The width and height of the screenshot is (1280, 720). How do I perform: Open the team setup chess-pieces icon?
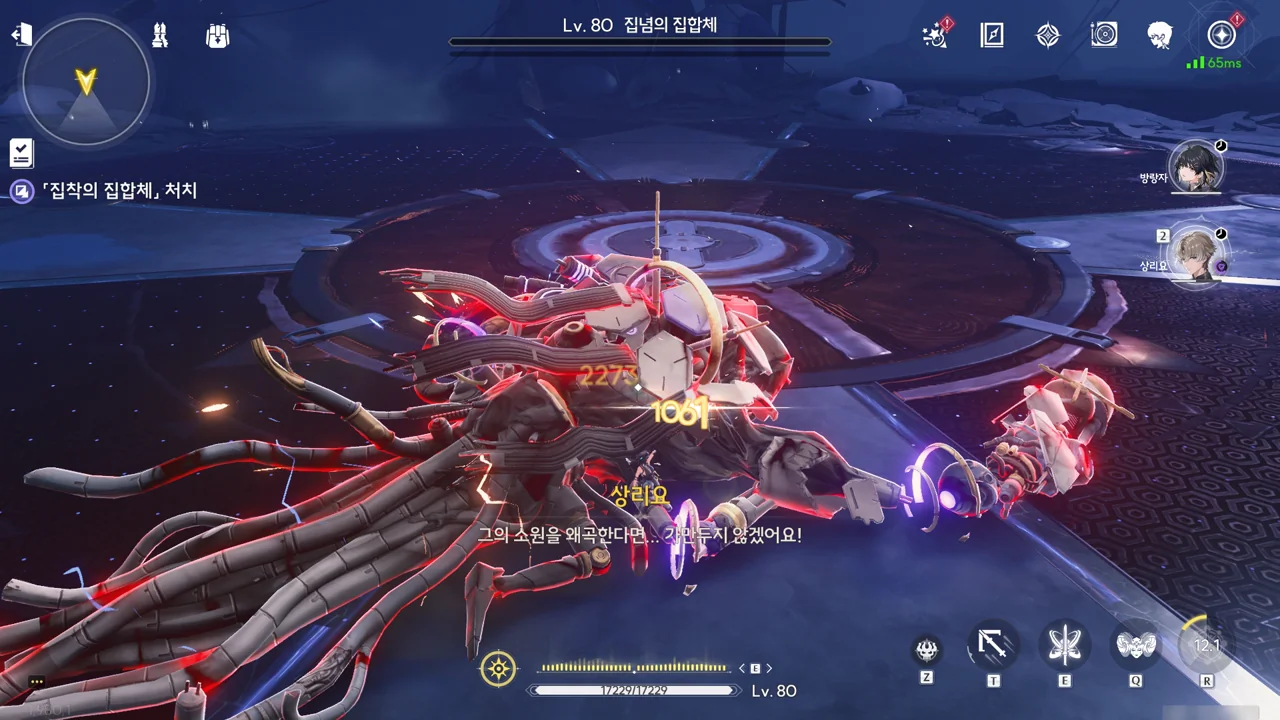click(160, 36)
